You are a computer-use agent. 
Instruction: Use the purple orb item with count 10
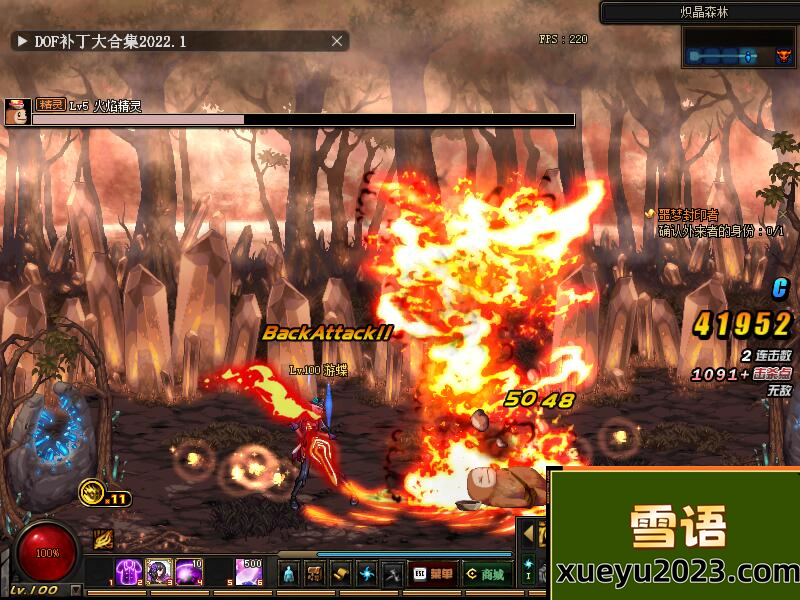point(188,572)
